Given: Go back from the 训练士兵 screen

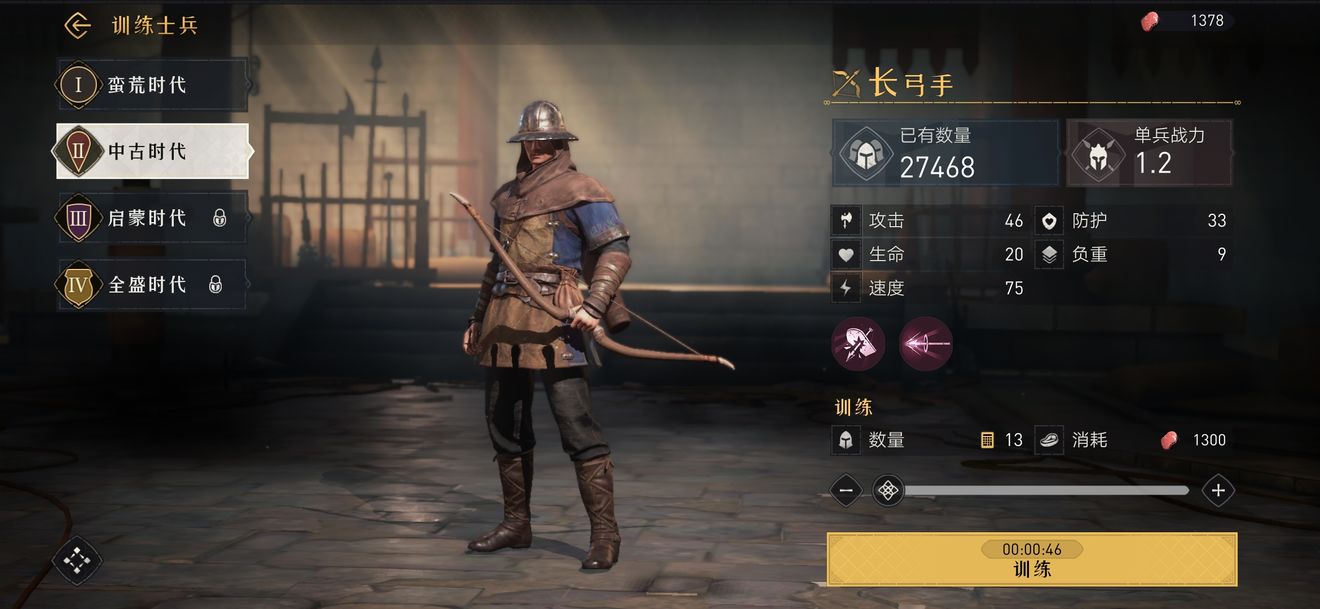Looking at the screenshot, I should coord(77,26).
